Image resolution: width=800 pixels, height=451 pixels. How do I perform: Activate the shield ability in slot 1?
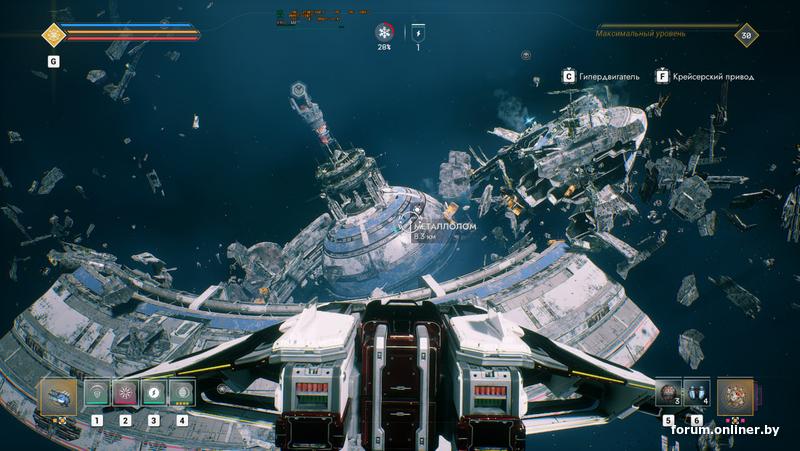[x=97, y=393]
